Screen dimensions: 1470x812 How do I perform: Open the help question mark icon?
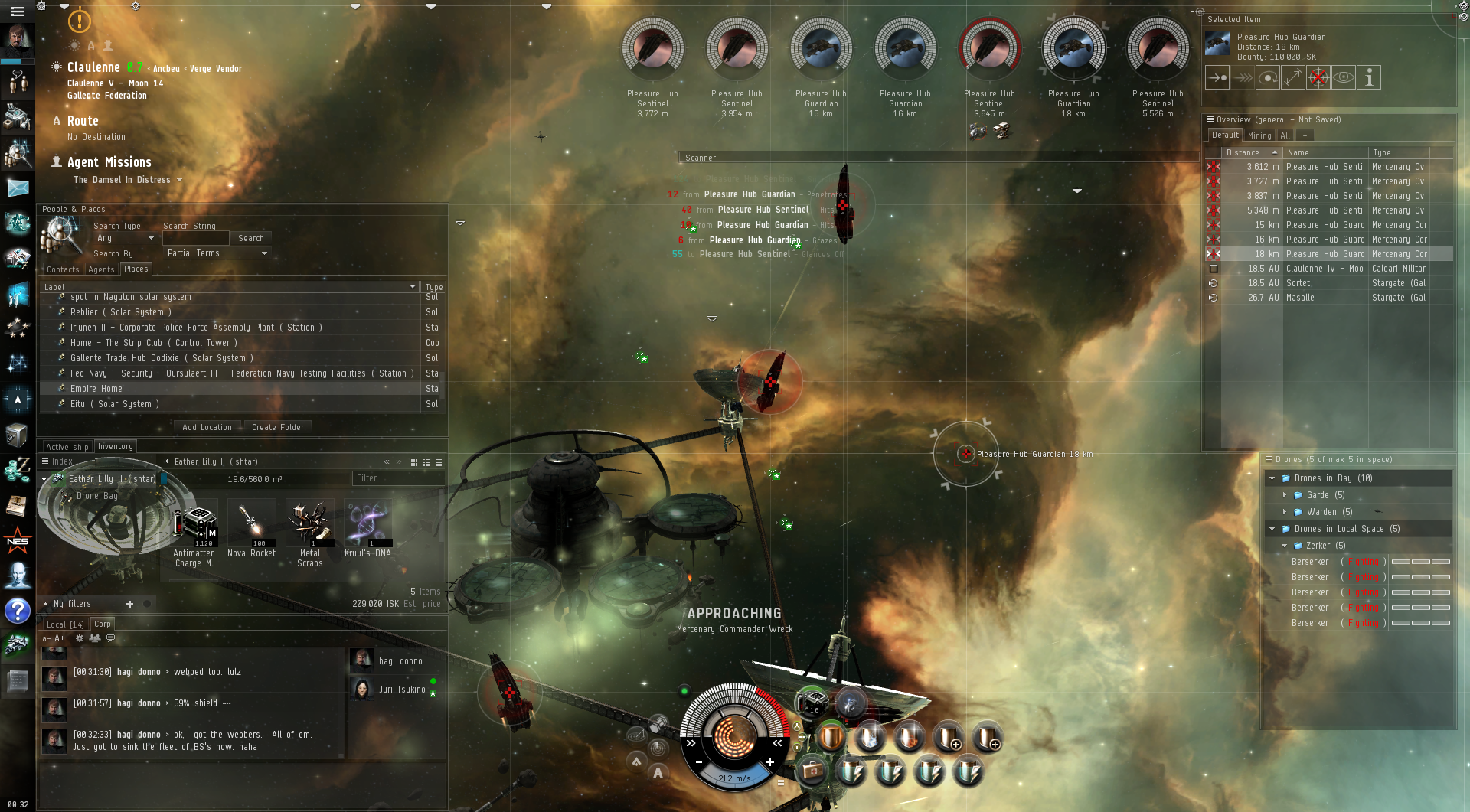pyautogui.click(x=17, y=611)
